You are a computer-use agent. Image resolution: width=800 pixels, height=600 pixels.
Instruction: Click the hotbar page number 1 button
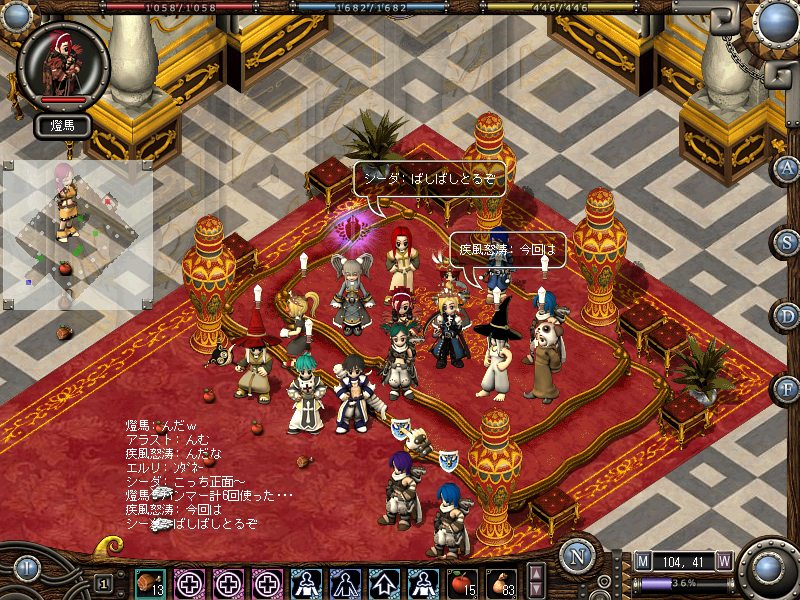pos(104,582)
